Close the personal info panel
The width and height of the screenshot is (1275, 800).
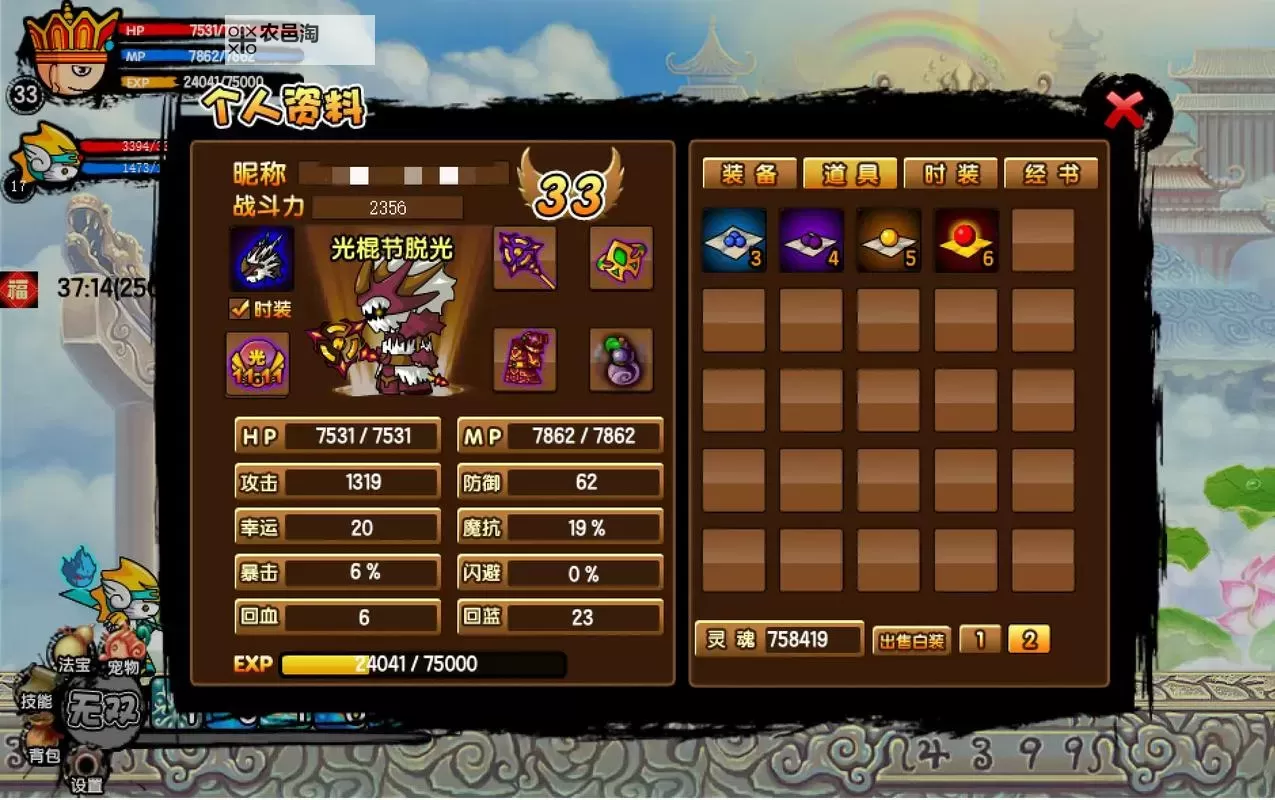(x=1124, y=110)
